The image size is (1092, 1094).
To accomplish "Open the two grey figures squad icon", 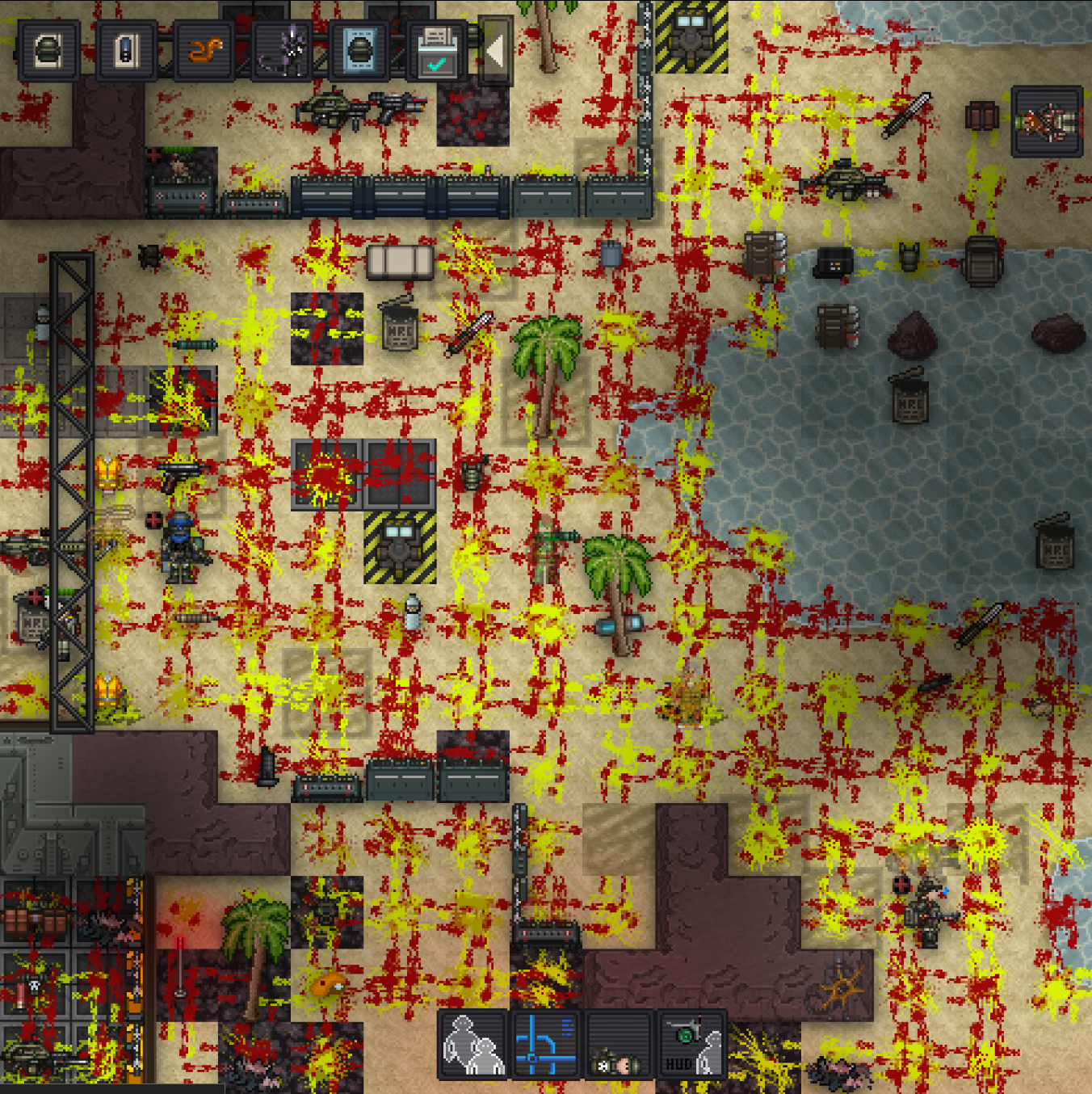I will (472, 1044).
